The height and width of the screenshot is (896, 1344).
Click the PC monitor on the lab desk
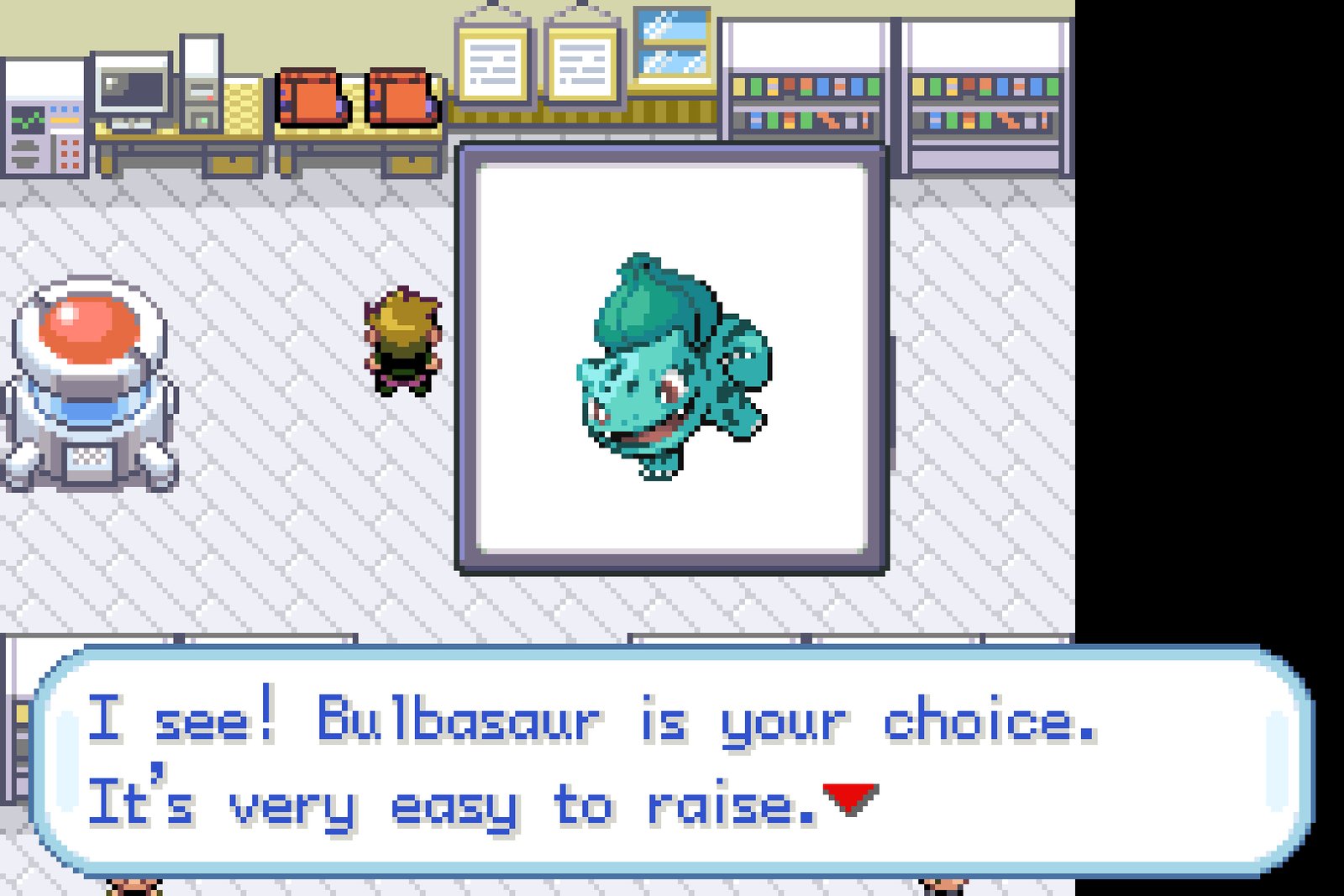[130, 88]
